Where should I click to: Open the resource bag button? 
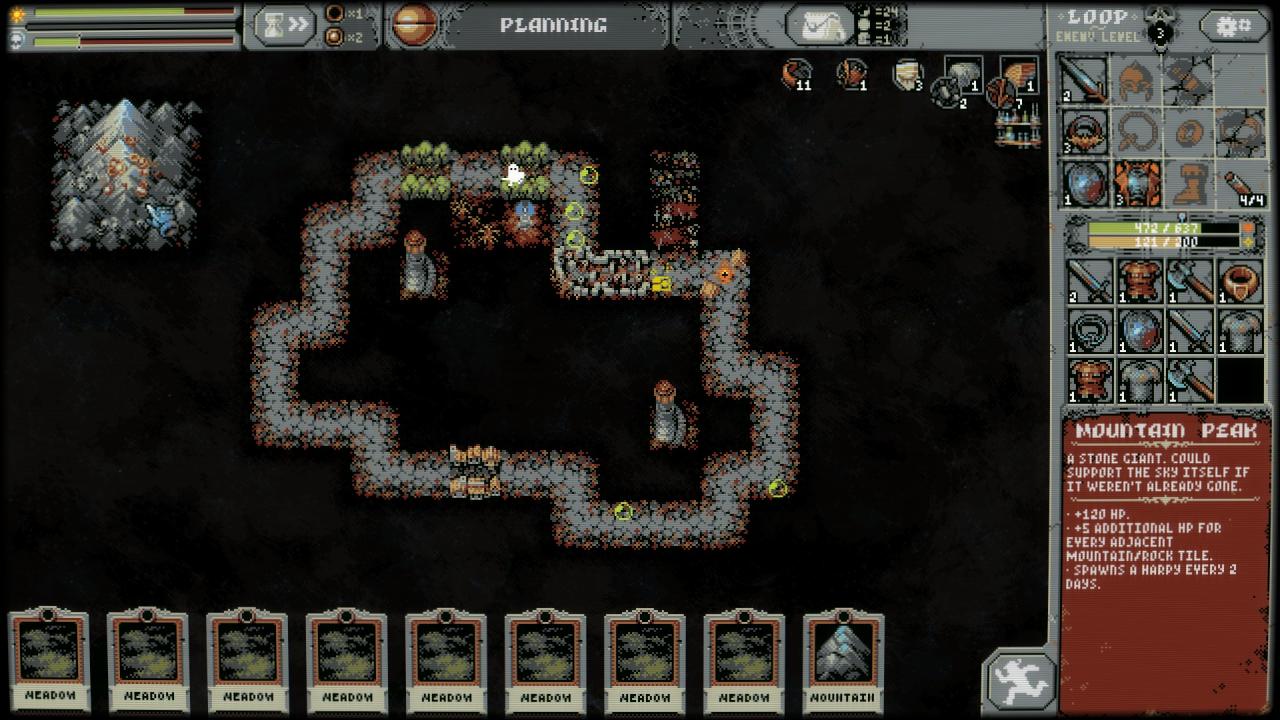pos(820,26)
